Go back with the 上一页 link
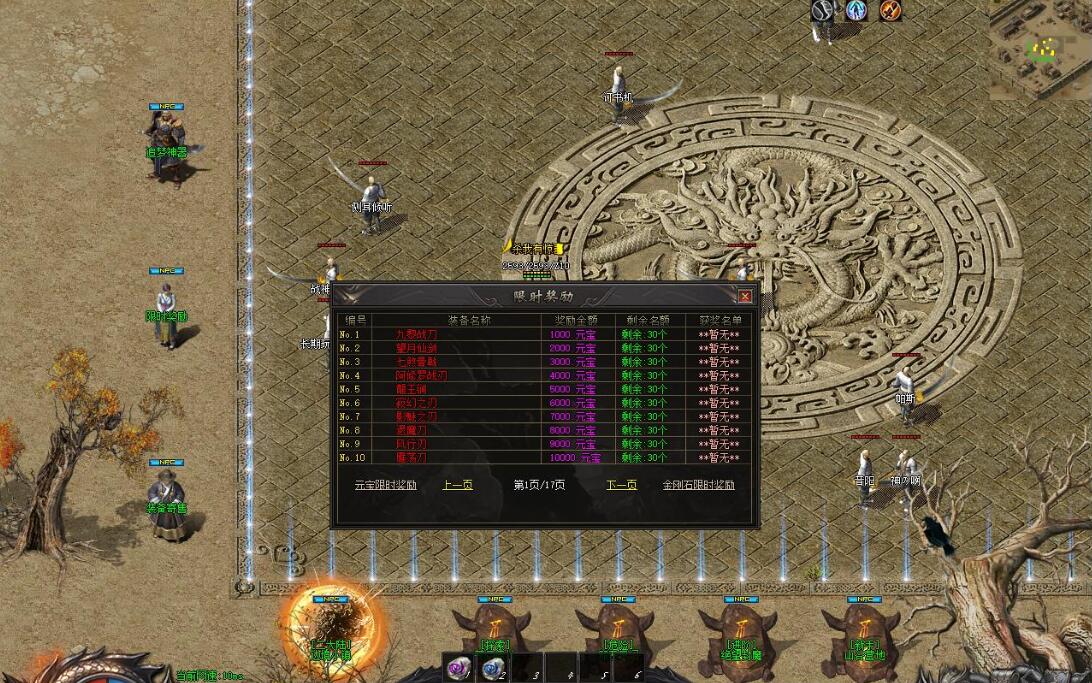Viewport: 1092px width, 683px height. click(457, 485)
